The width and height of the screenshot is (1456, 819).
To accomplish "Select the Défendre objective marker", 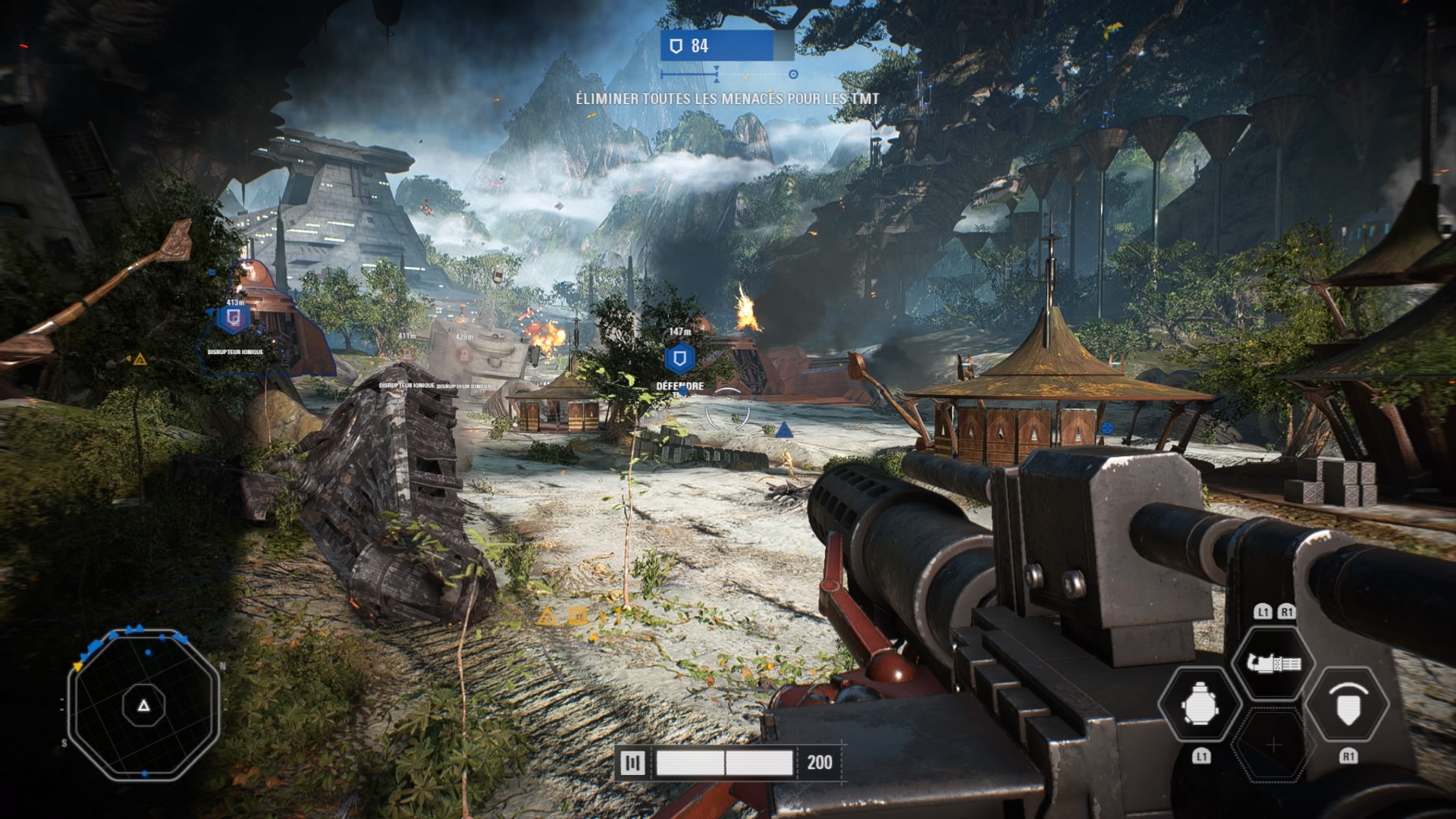I will coord(679,358).
